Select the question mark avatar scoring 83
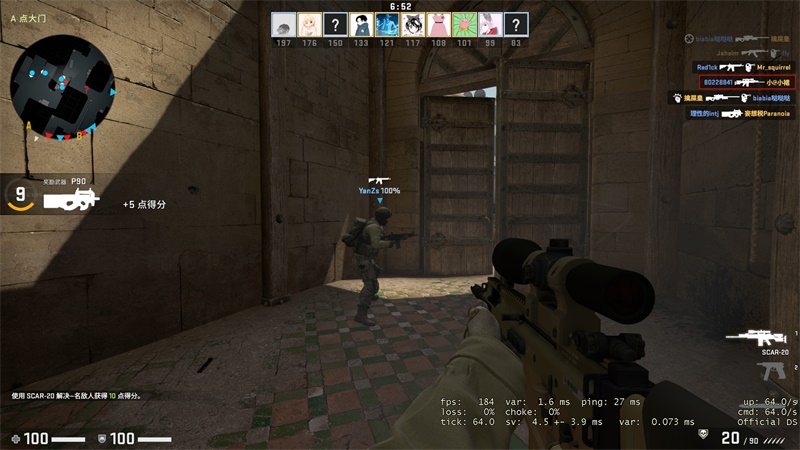This screenshot has height=450, width=800. click(515, 25)
